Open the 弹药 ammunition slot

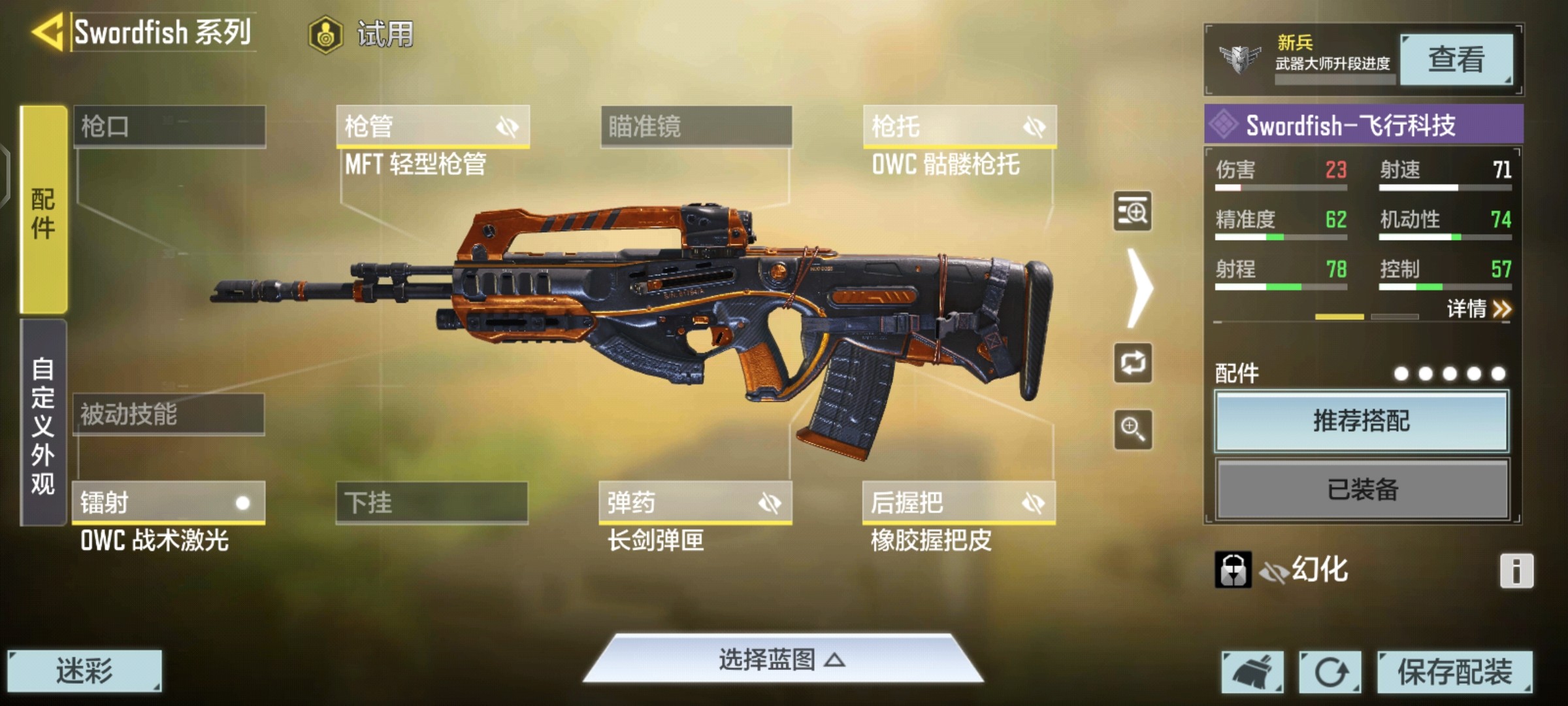[x=695, y=503]
